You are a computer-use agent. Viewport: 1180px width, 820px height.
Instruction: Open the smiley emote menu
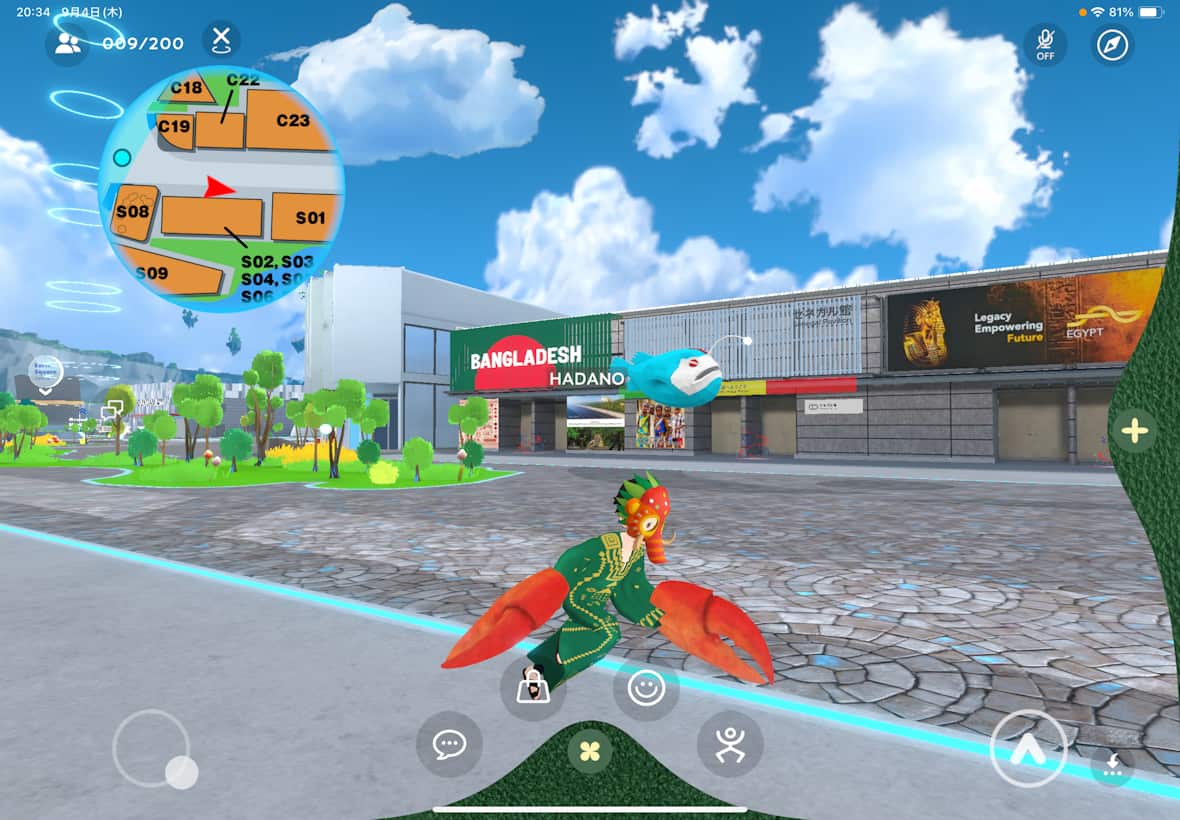[646, 688]
